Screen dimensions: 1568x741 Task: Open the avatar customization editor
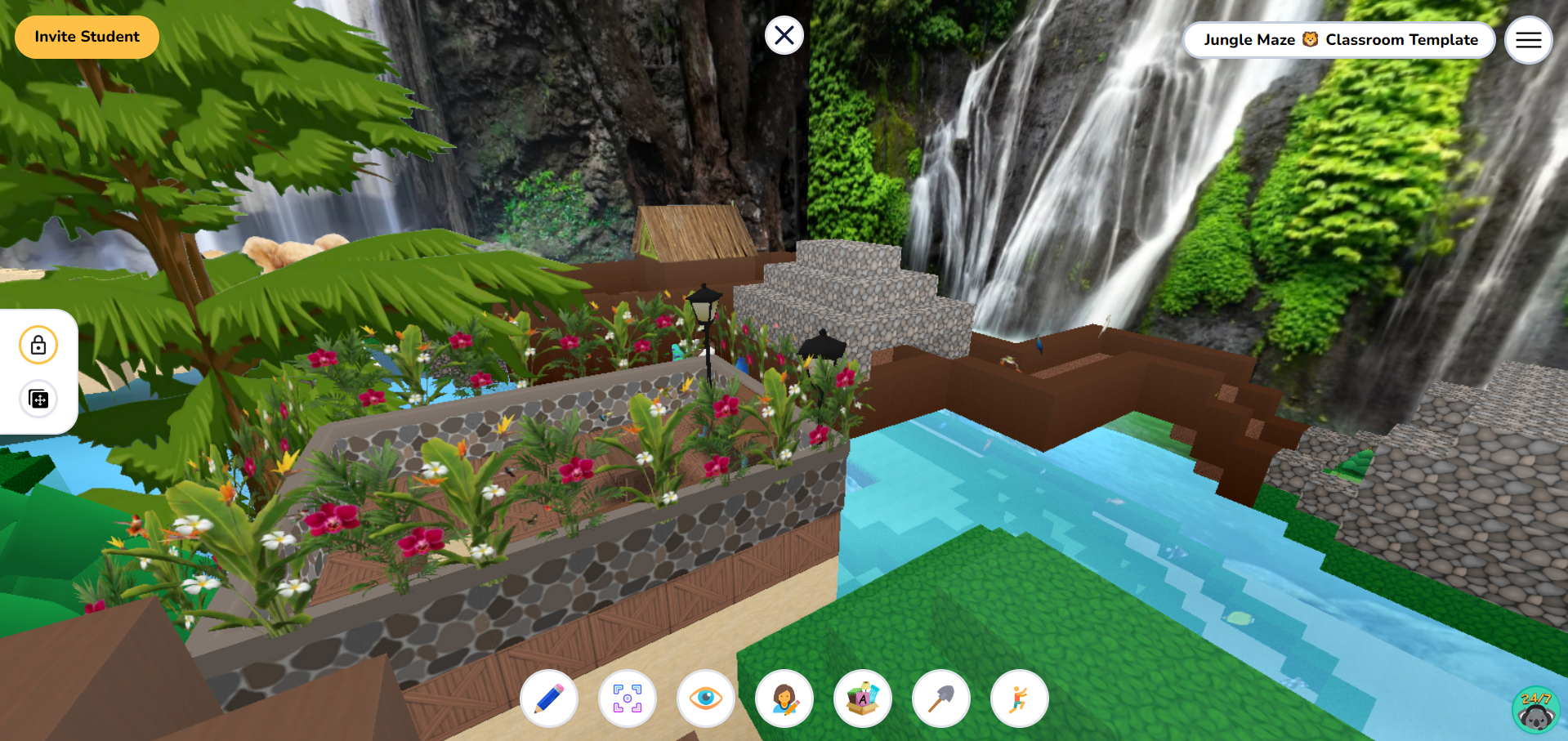click(784, 699)
